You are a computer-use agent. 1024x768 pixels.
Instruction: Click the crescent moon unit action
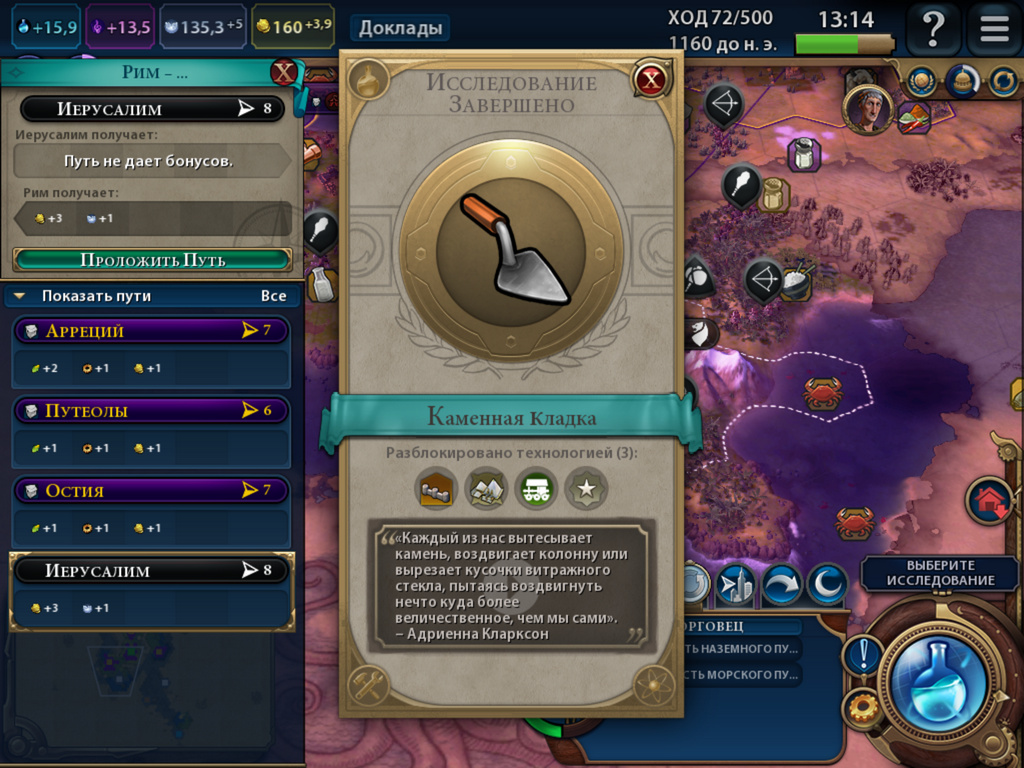(827, 585)
